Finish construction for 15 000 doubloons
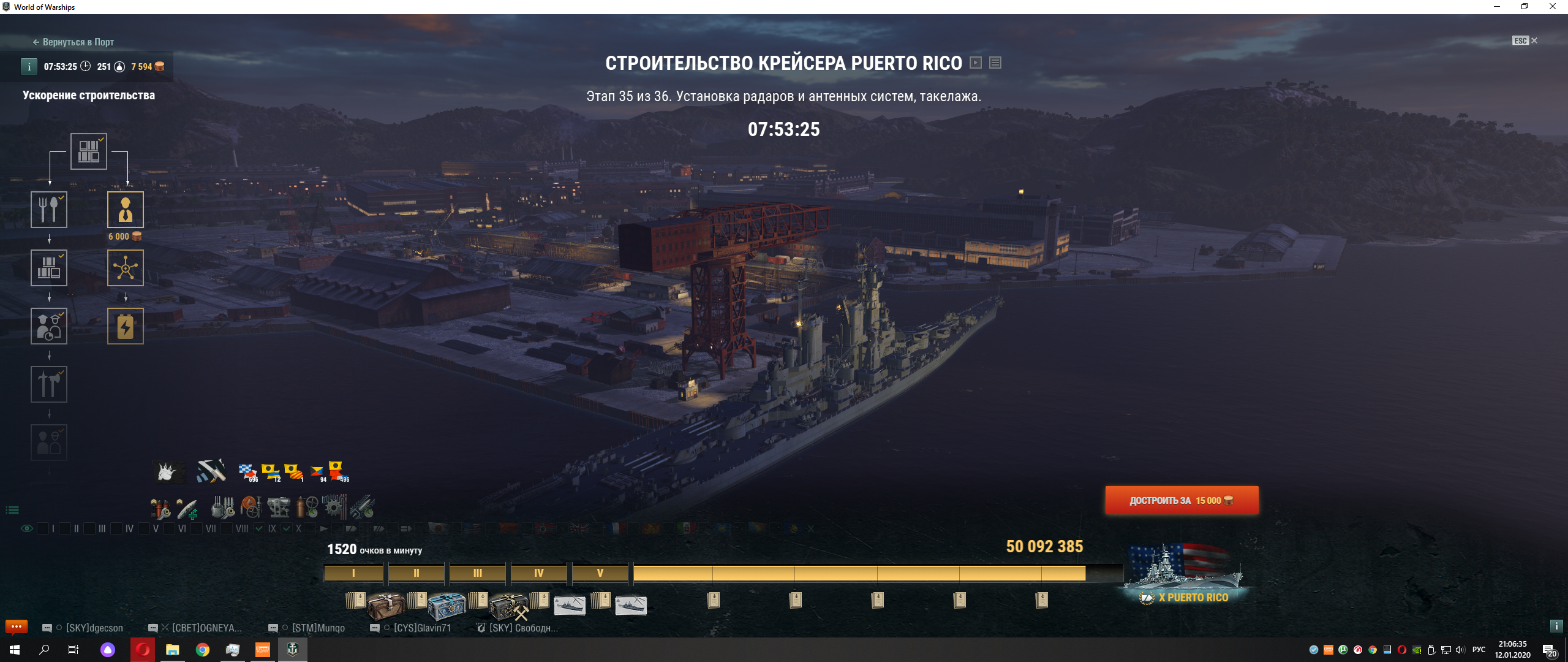Screen dimensions: 1568x662 [x=1182, y=501]
